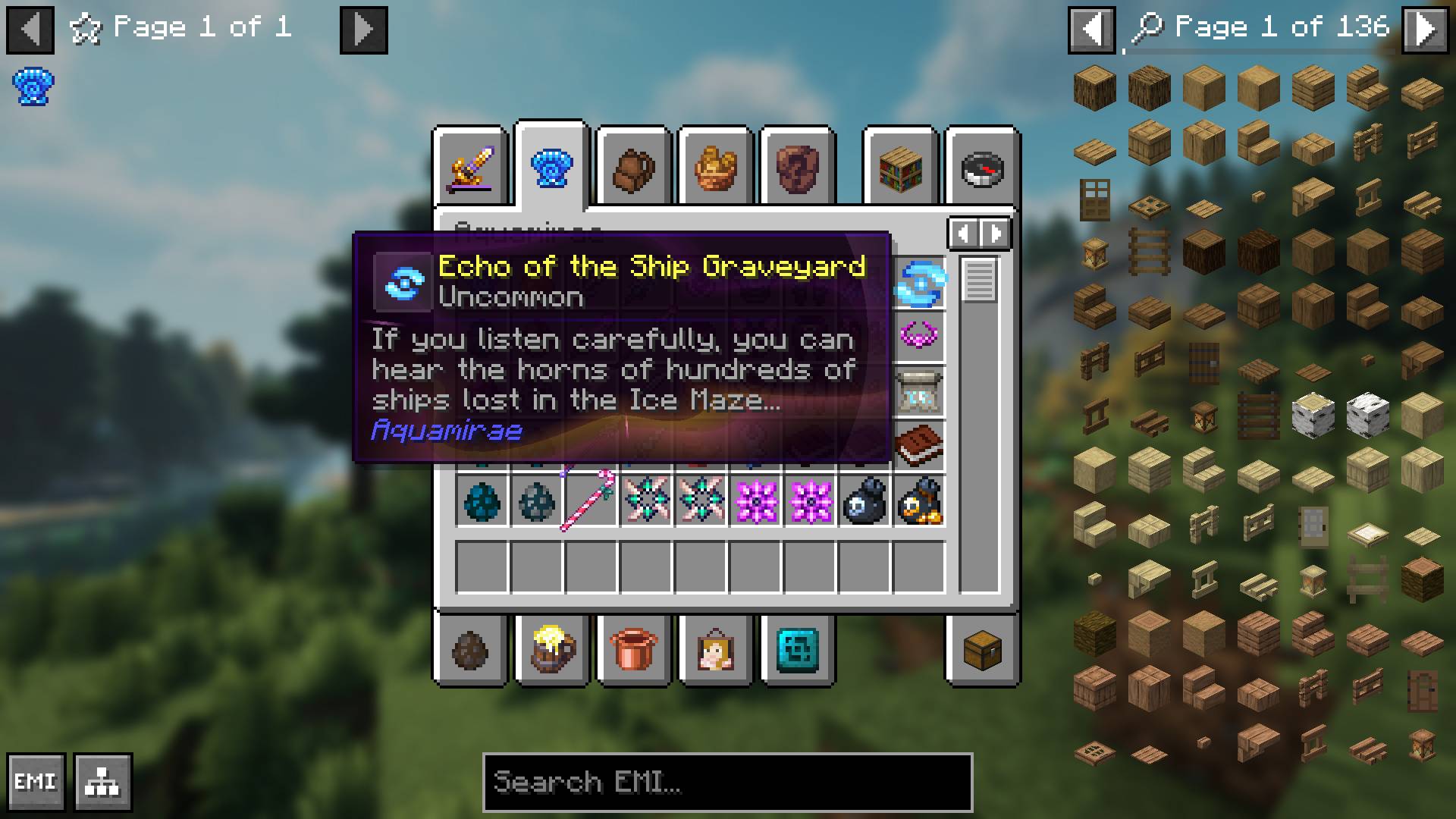Image resolution: width=1456 pixels, height=819 pixels.
Task: Open the bookshelf creative tab
Action: 900,168
